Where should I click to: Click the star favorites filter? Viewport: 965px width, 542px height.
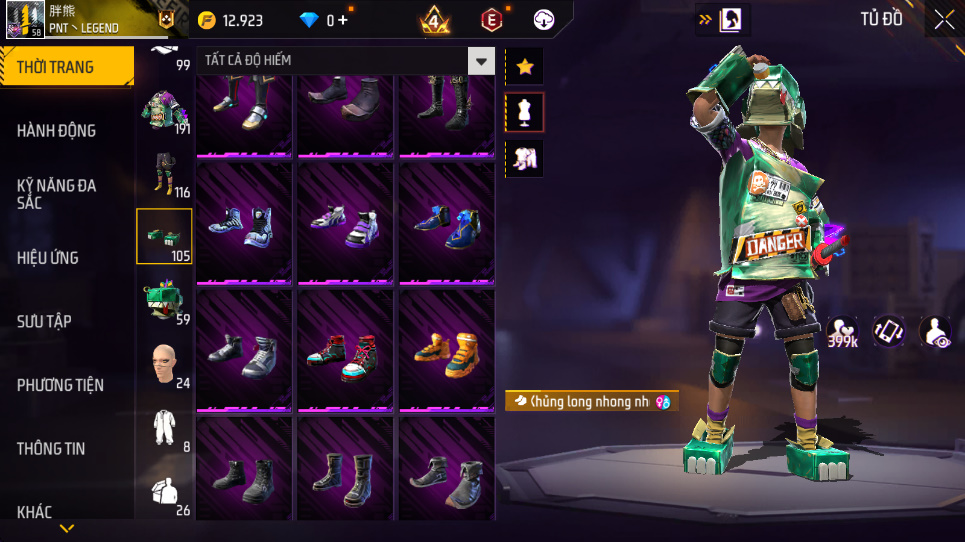pyautogui.click(x=524, y=66)
